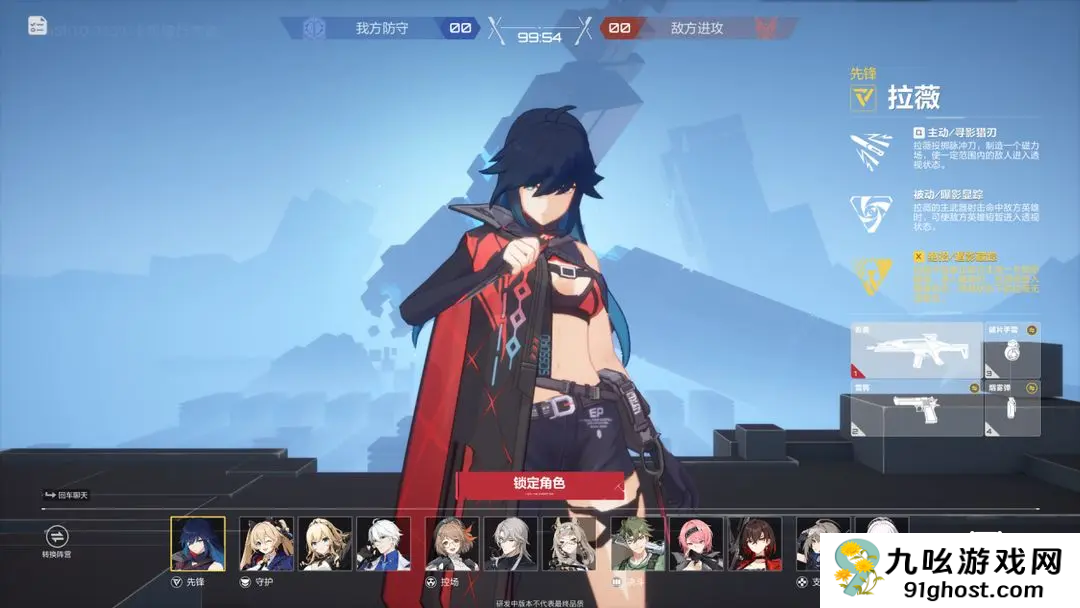This screenshot has width=1080, height=608.
Task: Open the checklist icon in top-left corner
Action: pos(38,26)
